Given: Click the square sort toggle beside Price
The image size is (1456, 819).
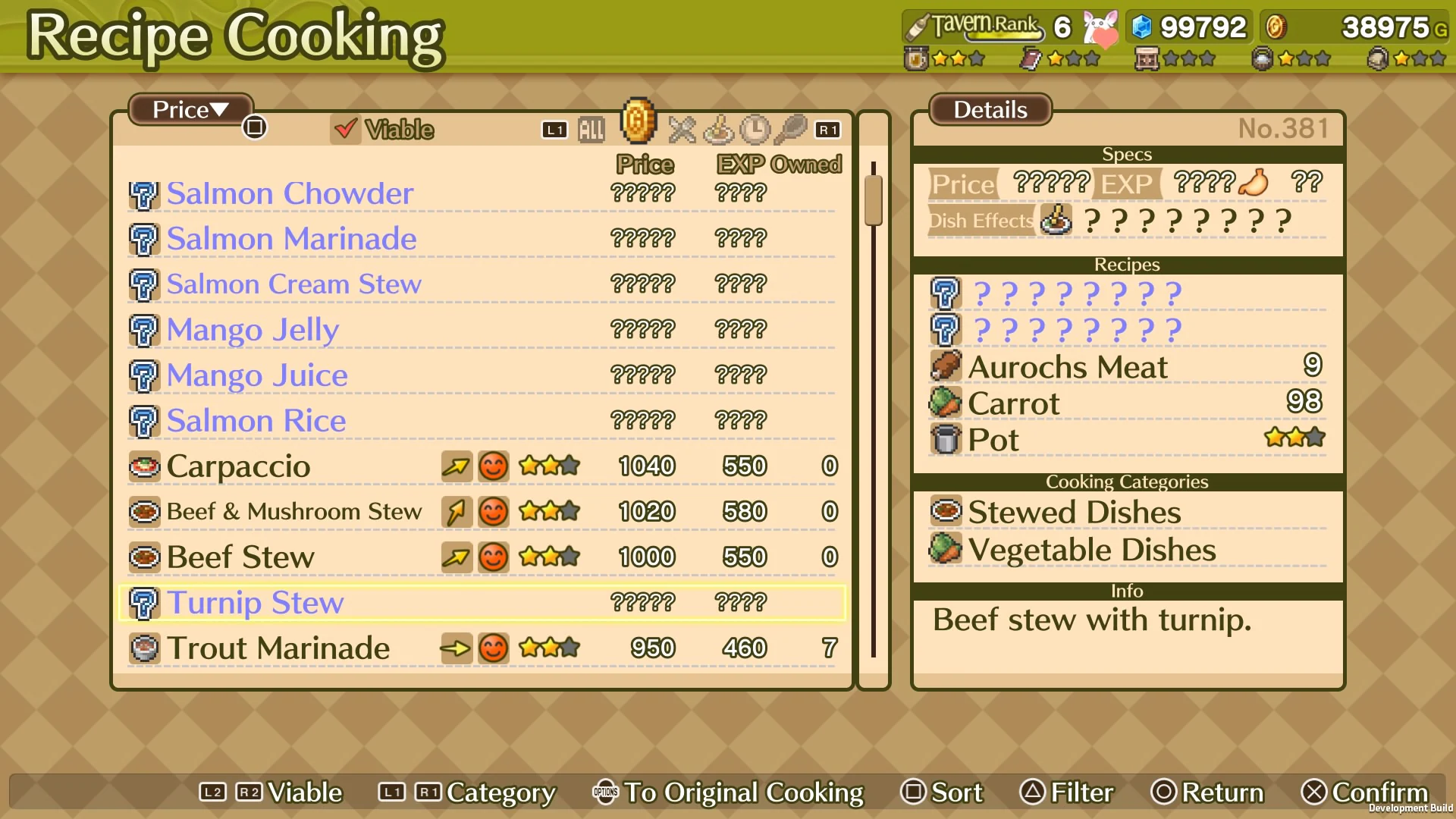Looking at the screenshot, I should click(255, 127).
